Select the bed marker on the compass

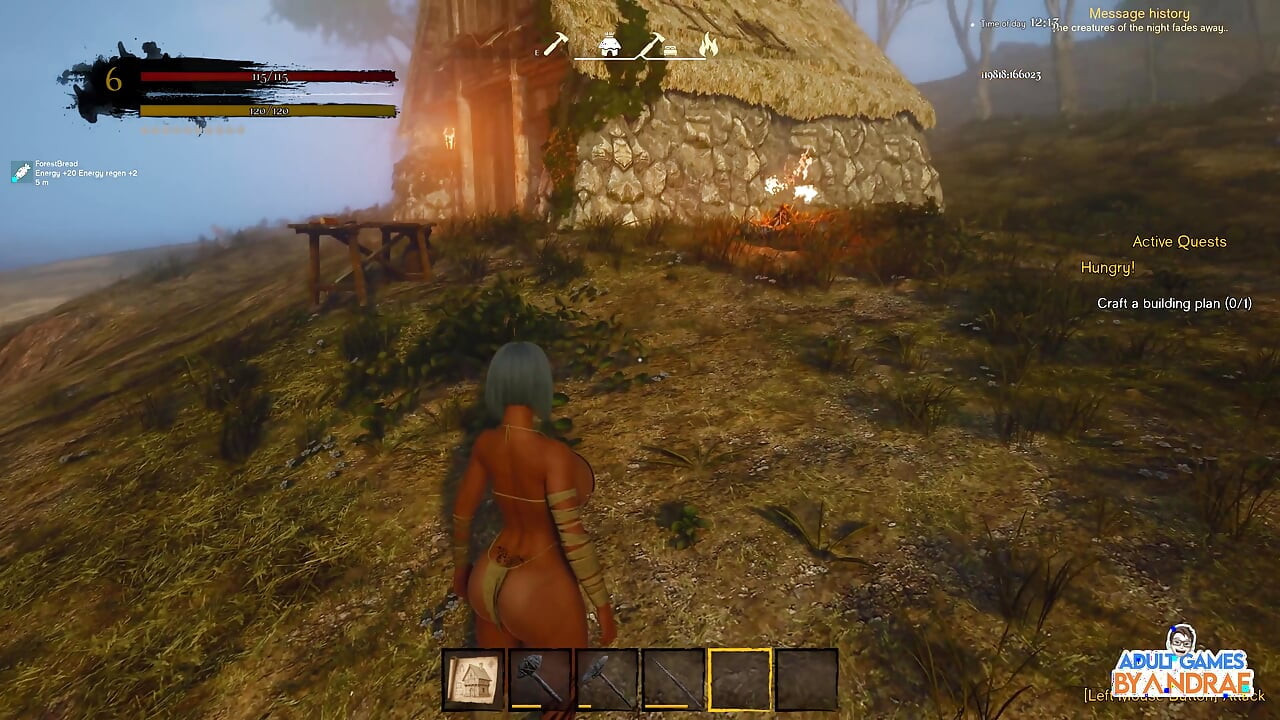(670, 51)
